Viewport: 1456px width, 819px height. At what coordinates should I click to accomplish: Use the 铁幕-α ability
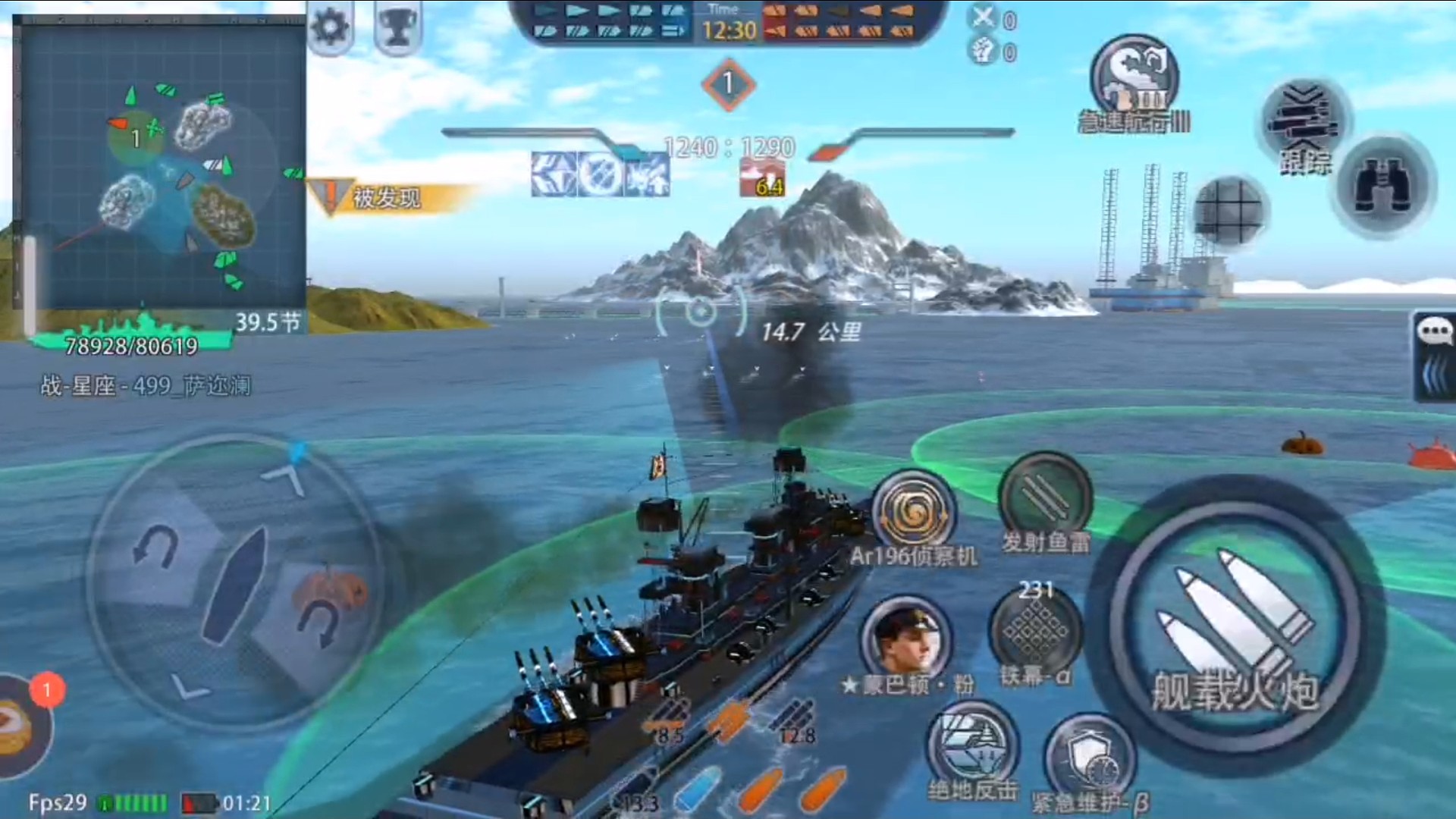click(x=1035, y=631)
